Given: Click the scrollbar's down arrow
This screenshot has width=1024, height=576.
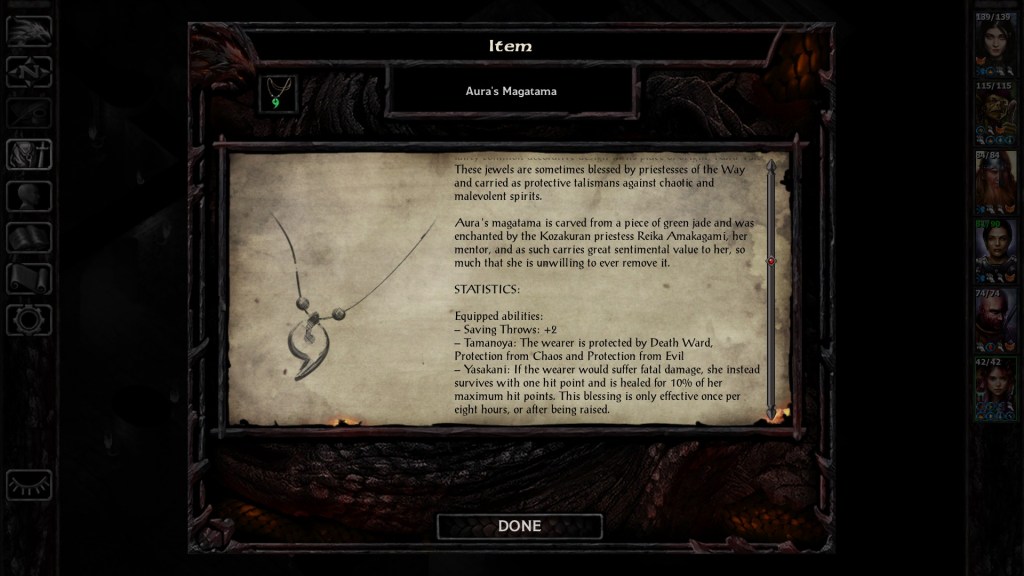Looking at the screenshot, I should pyautogui.click(x=771, y=412).
